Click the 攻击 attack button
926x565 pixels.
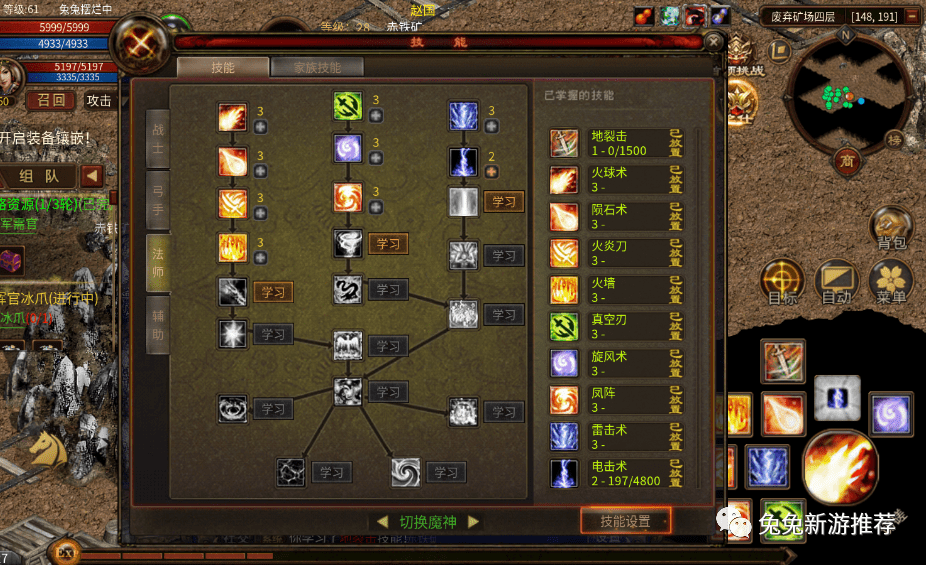(99, 100)
